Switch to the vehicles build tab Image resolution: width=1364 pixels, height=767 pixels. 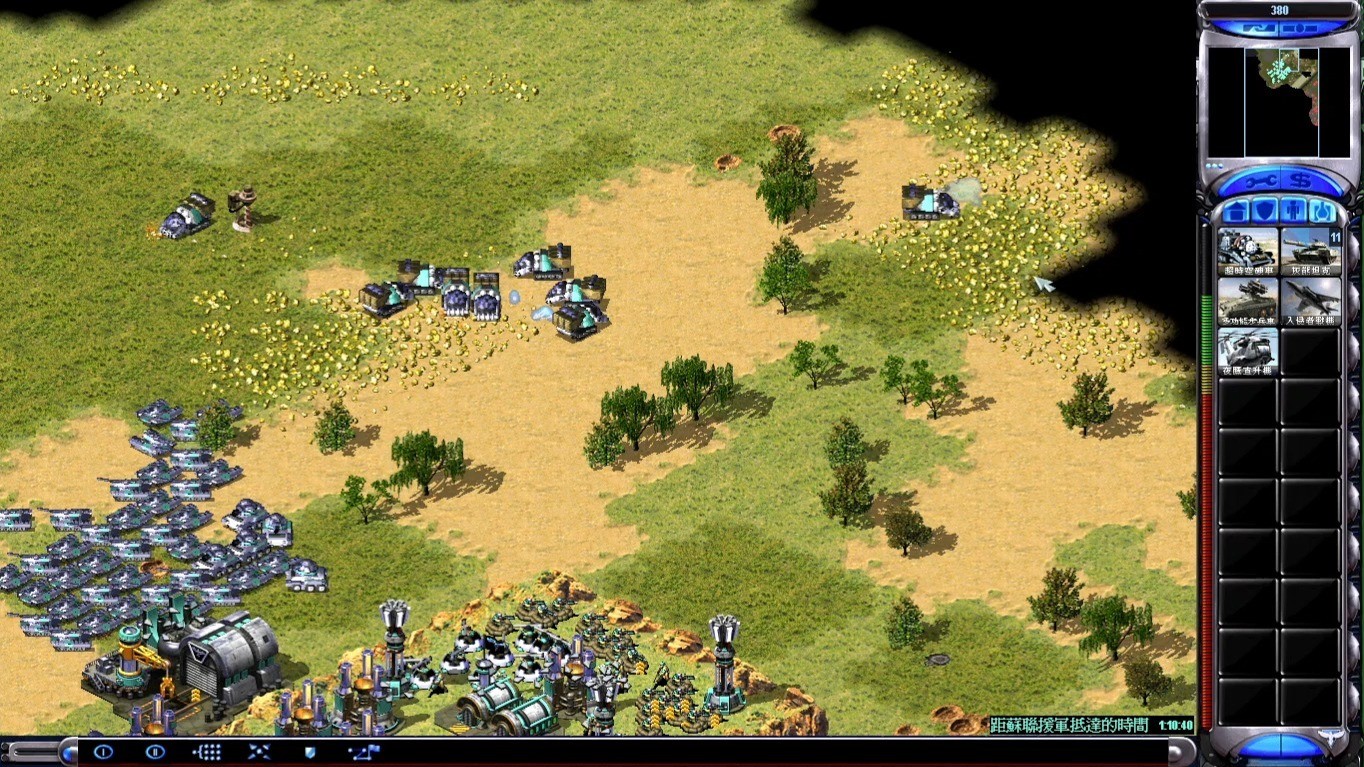coord(1323,212)
